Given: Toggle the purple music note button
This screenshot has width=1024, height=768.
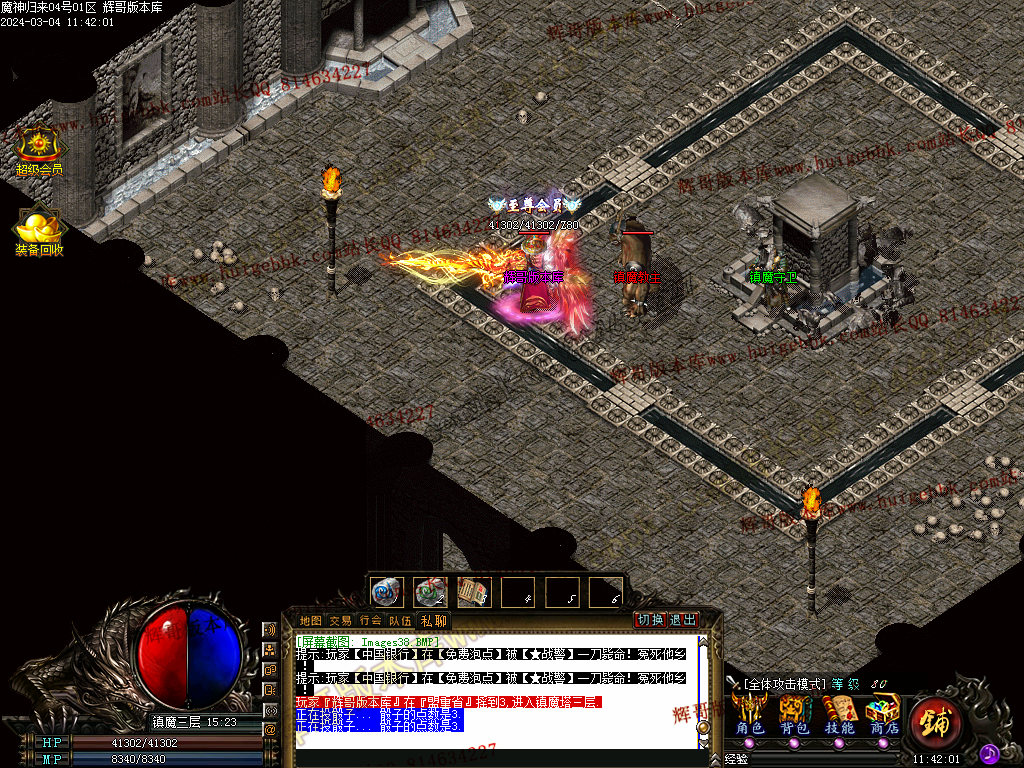Looking at the screenshot, I should pos(989,752).
